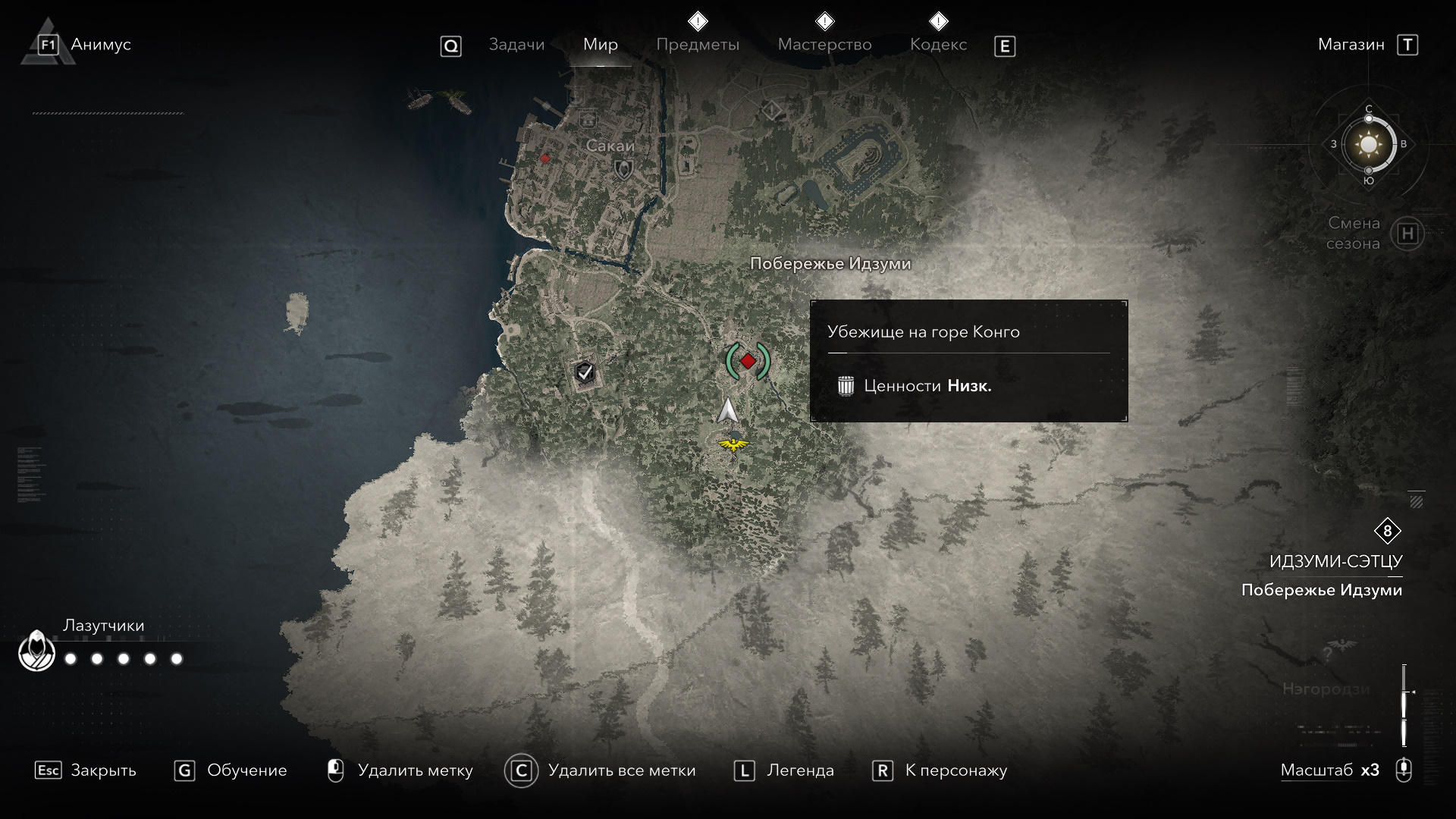This screenshot has height=819, width=1456.
Task: Select the checkmark completed location marker
Action: tap(584, 372)
